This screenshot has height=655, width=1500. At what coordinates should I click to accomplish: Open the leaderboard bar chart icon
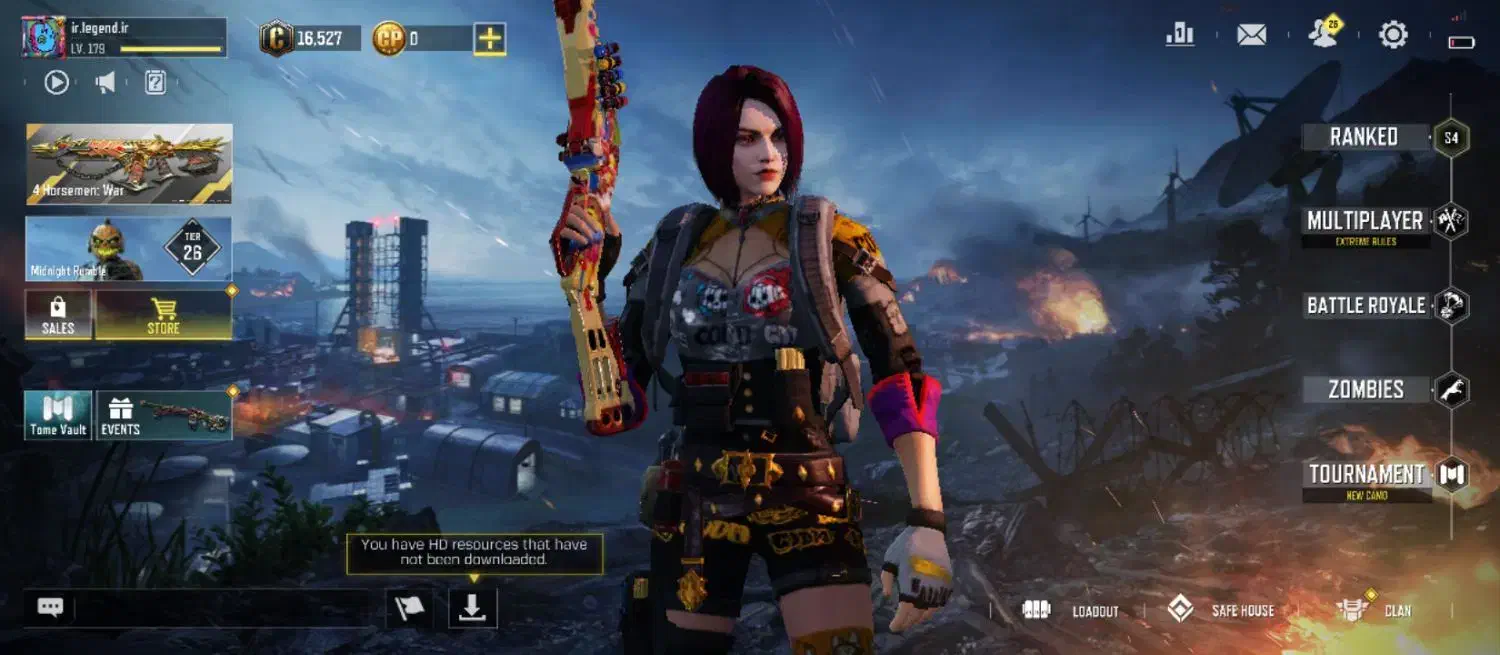[x=1180, y=35]
